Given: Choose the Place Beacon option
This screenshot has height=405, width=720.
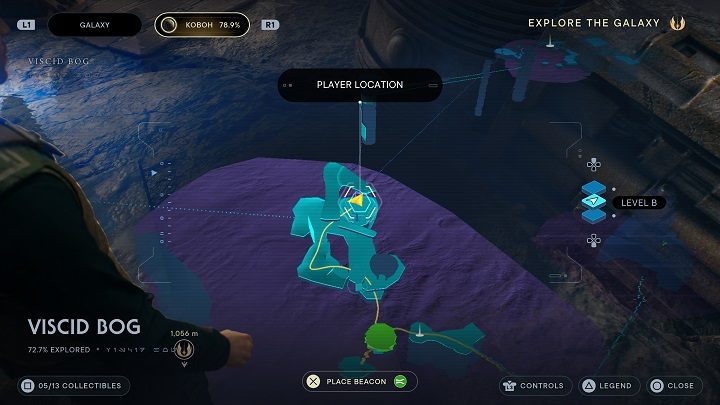Looking at the screenshot, I should [x=361, y=381].
